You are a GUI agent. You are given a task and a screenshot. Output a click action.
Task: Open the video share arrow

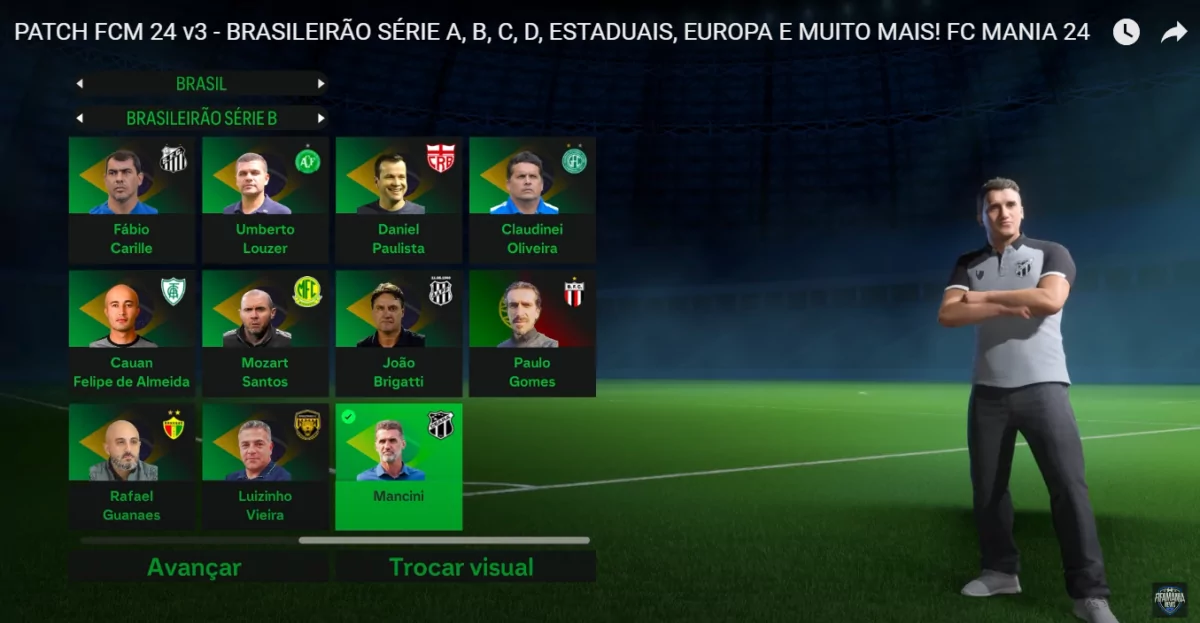(1173, 32)
